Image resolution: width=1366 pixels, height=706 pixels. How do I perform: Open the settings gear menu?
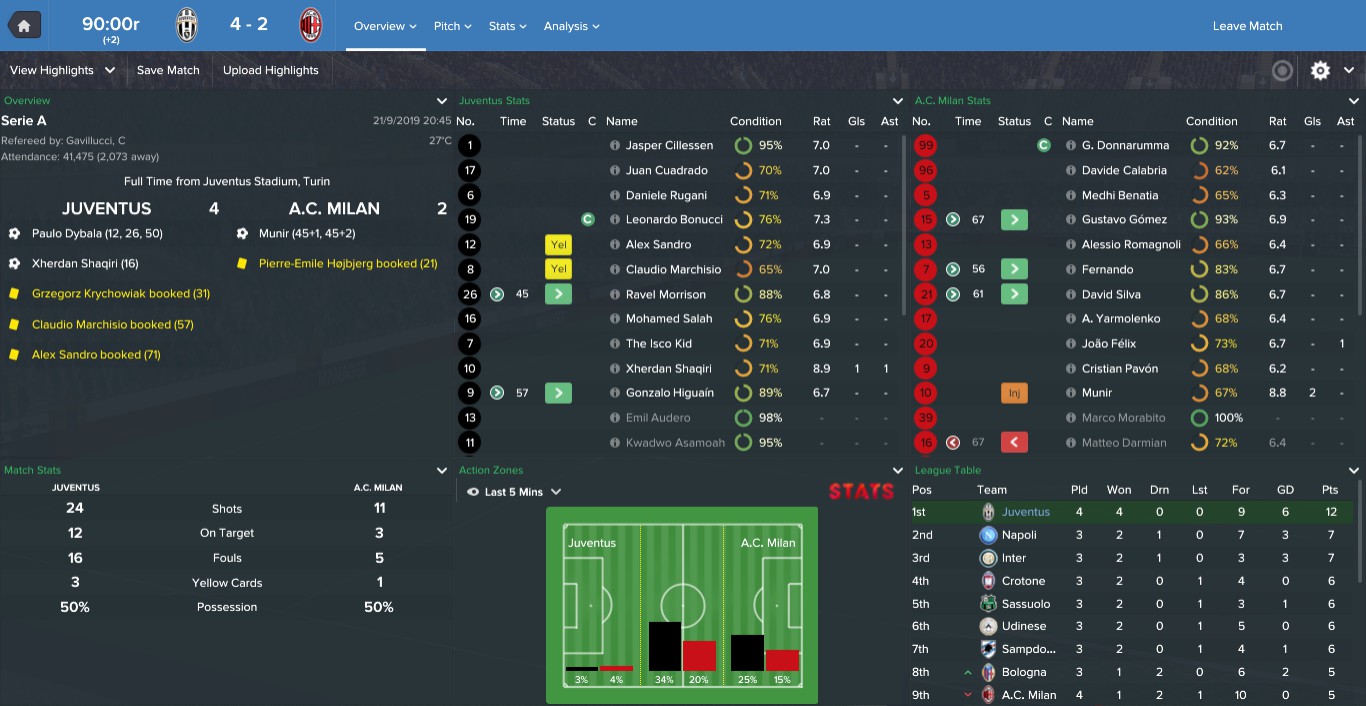point(1321,70)
